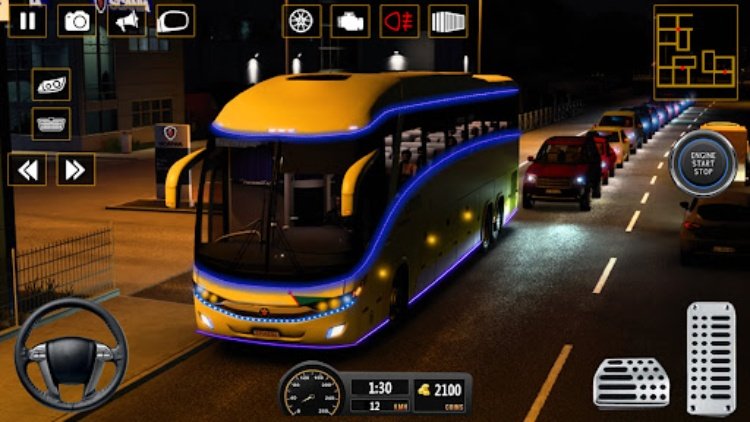Turn on the headlights
The width and height of the screenshot is (750, 422).
pos(51,85)
